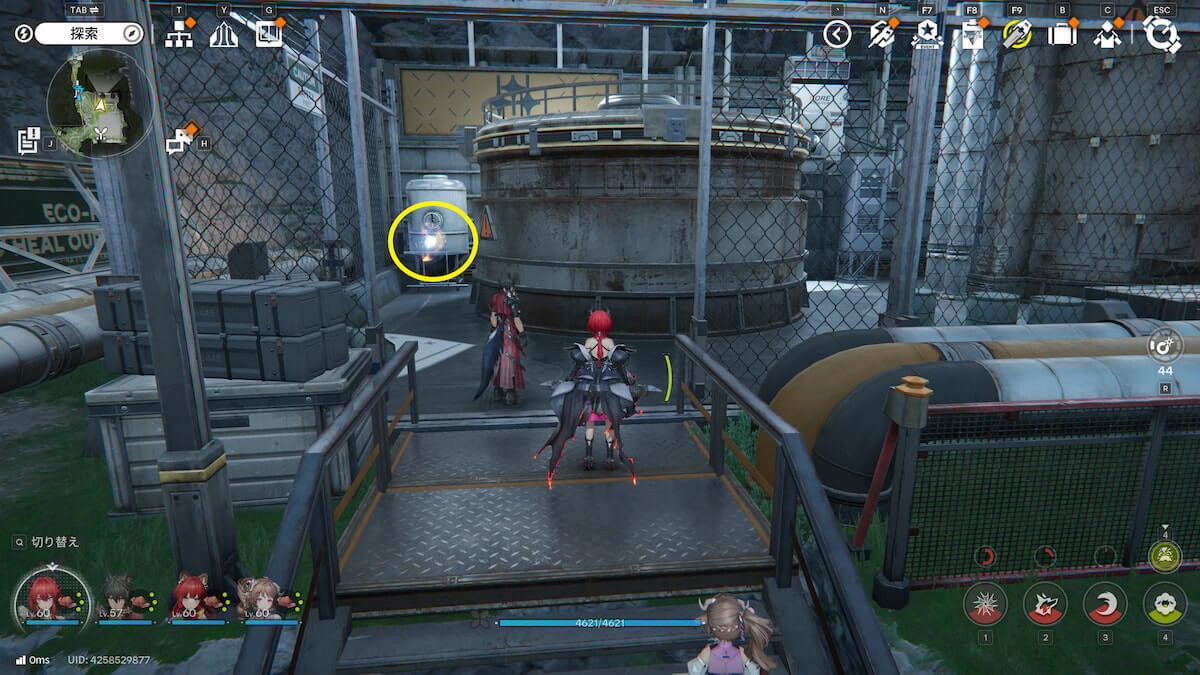Screen dimensions: 1200x675
Task: Collapse the top bar with the arrow button
Action: [x=837, y=35]
